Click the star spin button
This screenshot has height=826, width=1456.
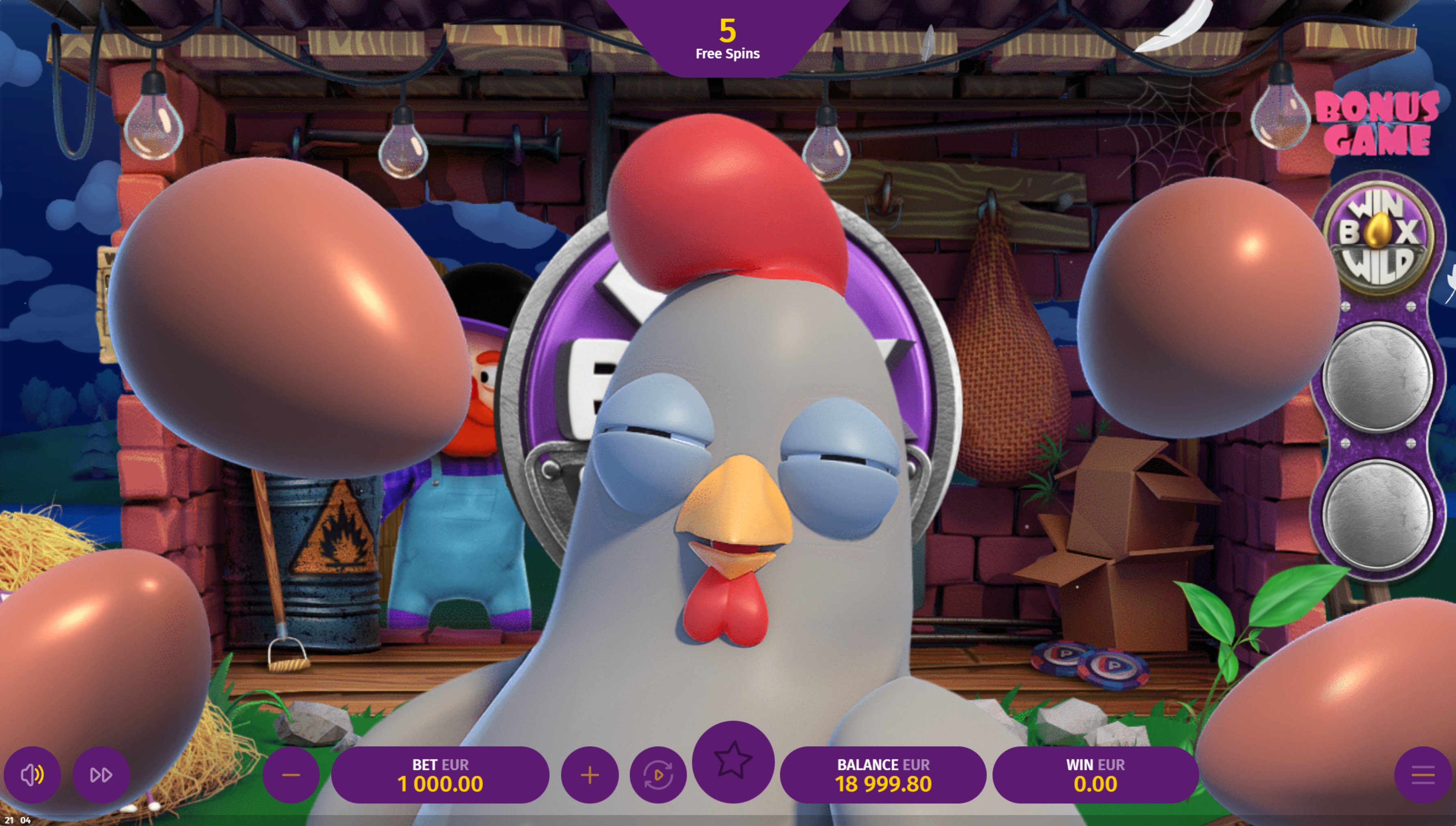tap(733, 761)
